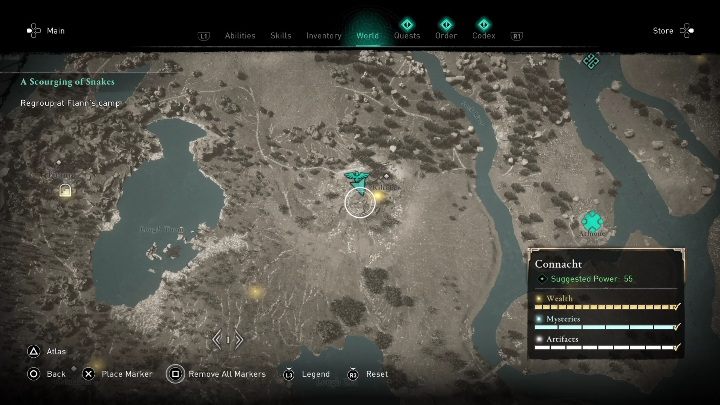Select the World tab

pos(367,35)
